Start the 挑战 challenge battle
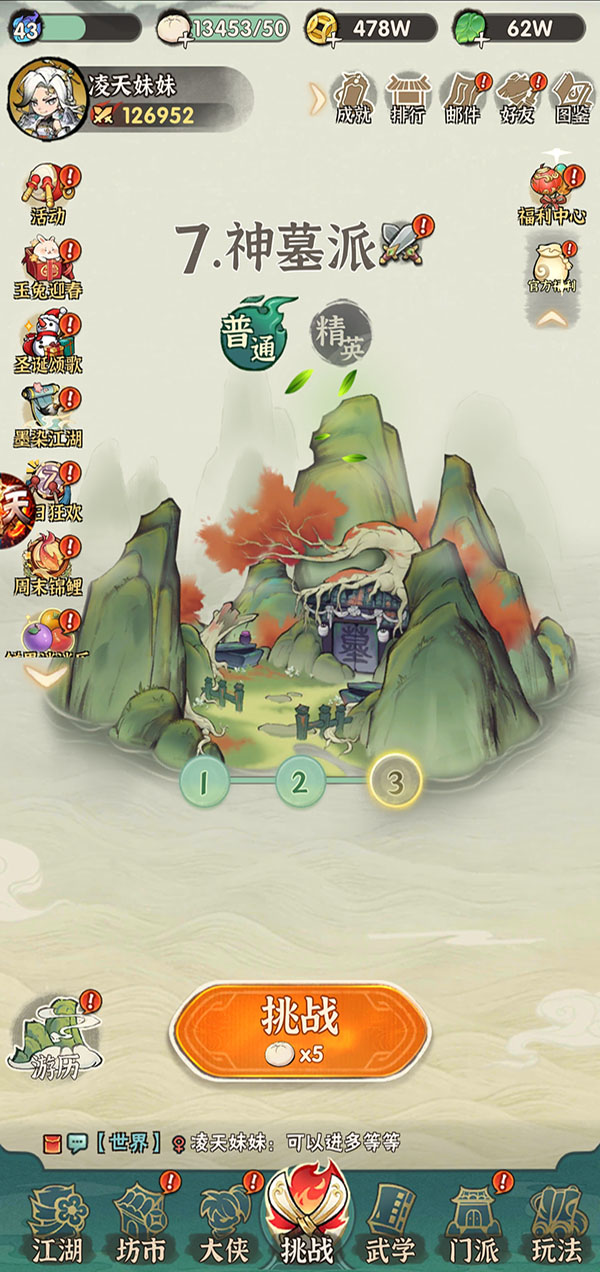600x1272 pixels. [x=300, y=1028]
